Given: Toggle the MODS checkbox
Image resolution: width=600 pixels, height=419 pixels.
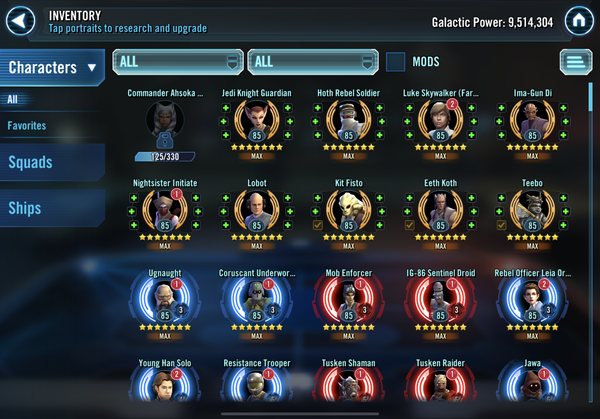Looking at the screenshot, I should [x=396, y=62].
